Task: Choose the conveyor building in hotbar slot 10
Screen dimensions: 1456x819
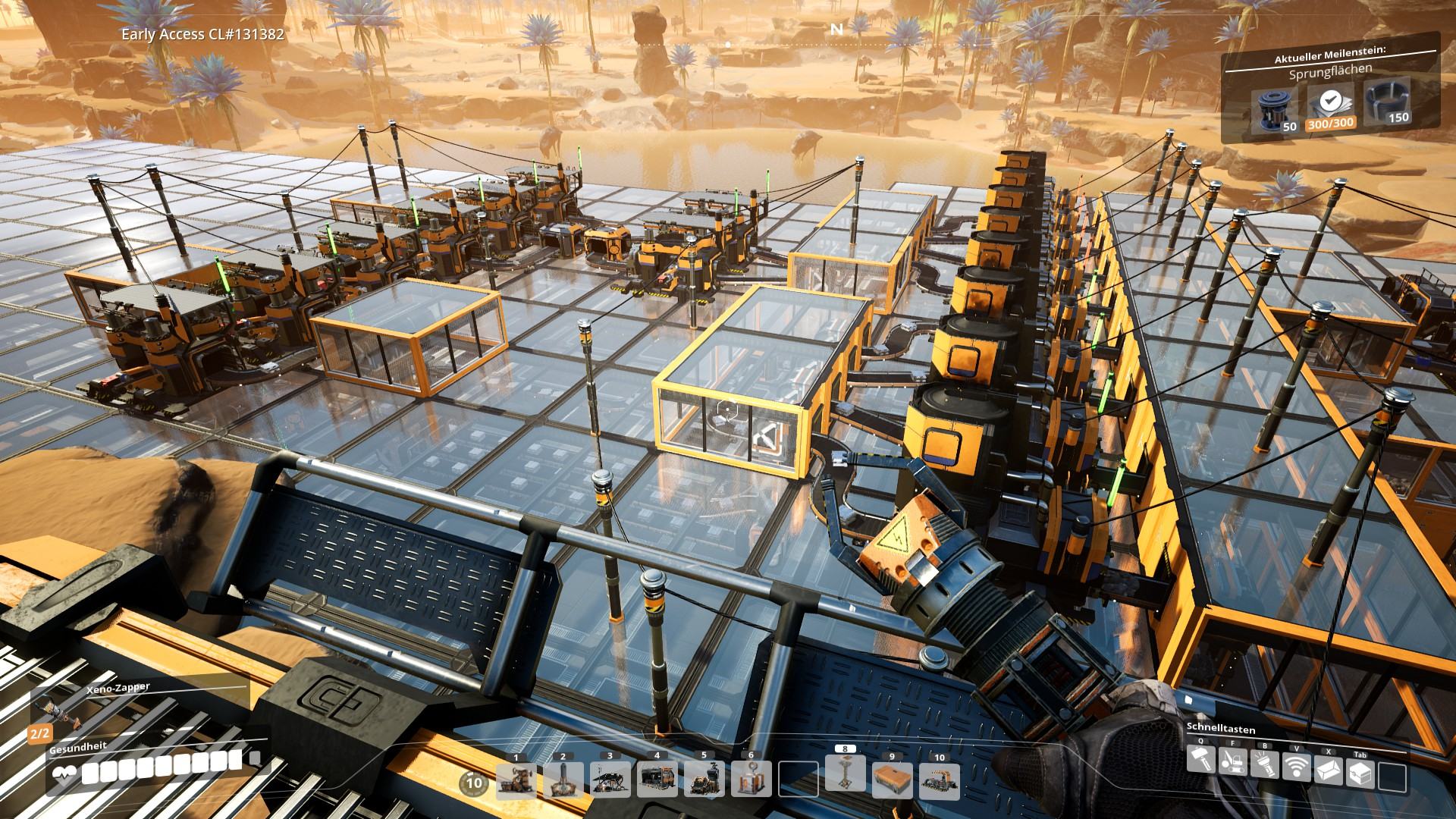Action: point(940,780)
